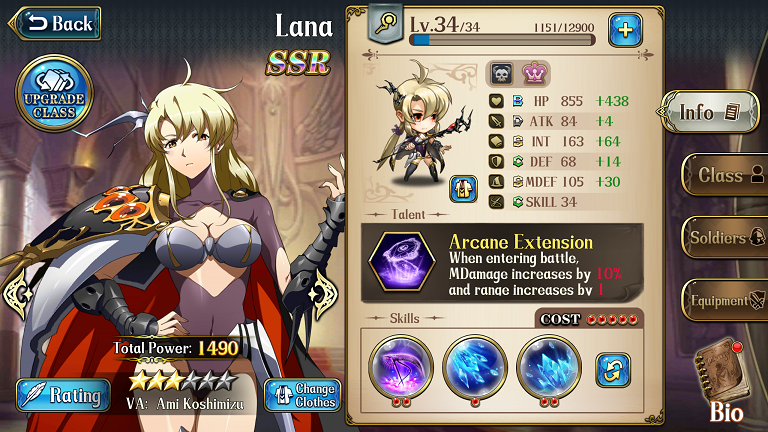Viewport: 768px width, 432px height.
Task: Open the Soldiers tab
Action: (724, 238)
